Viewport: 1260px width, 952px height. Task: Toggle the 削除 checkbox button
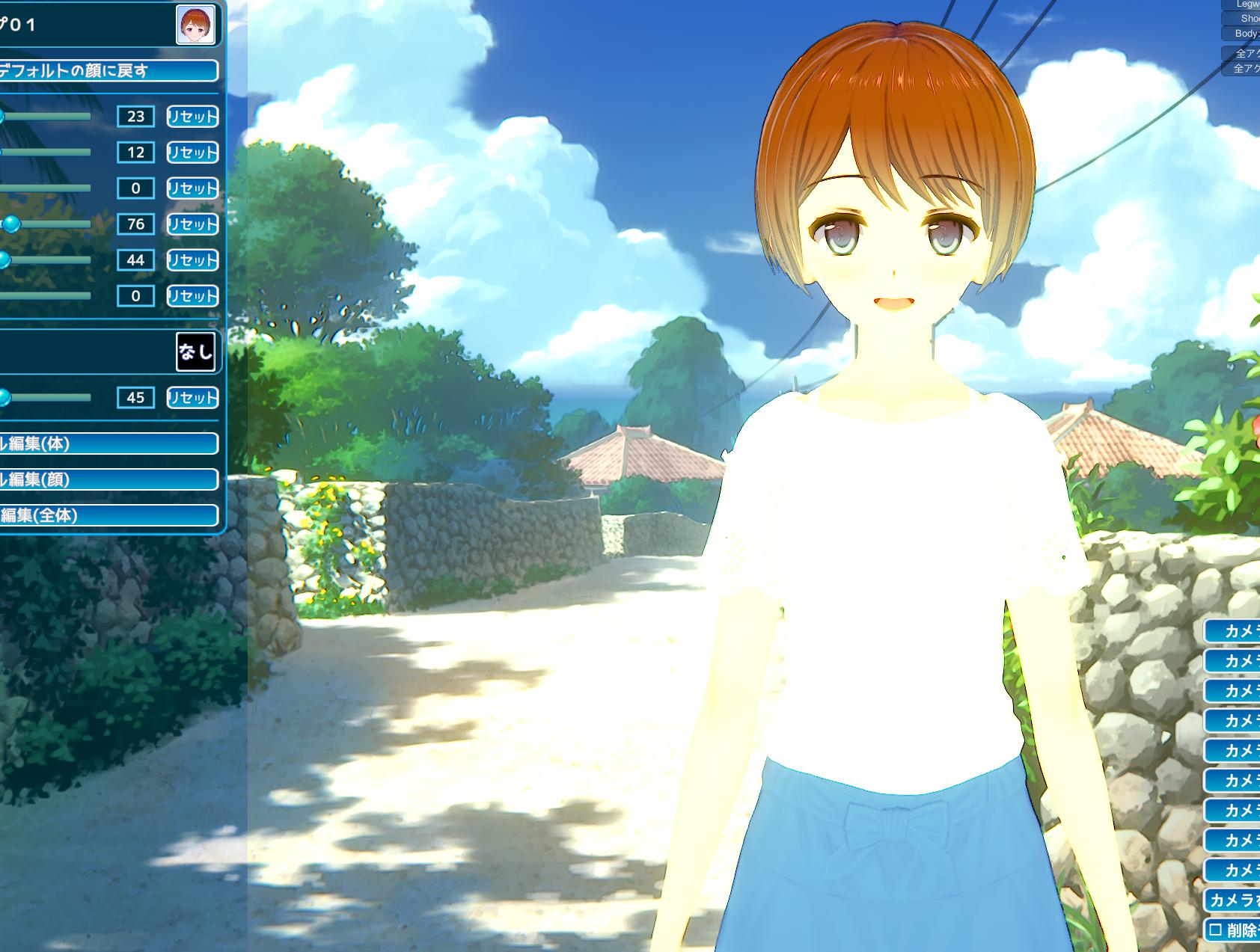1232,930
